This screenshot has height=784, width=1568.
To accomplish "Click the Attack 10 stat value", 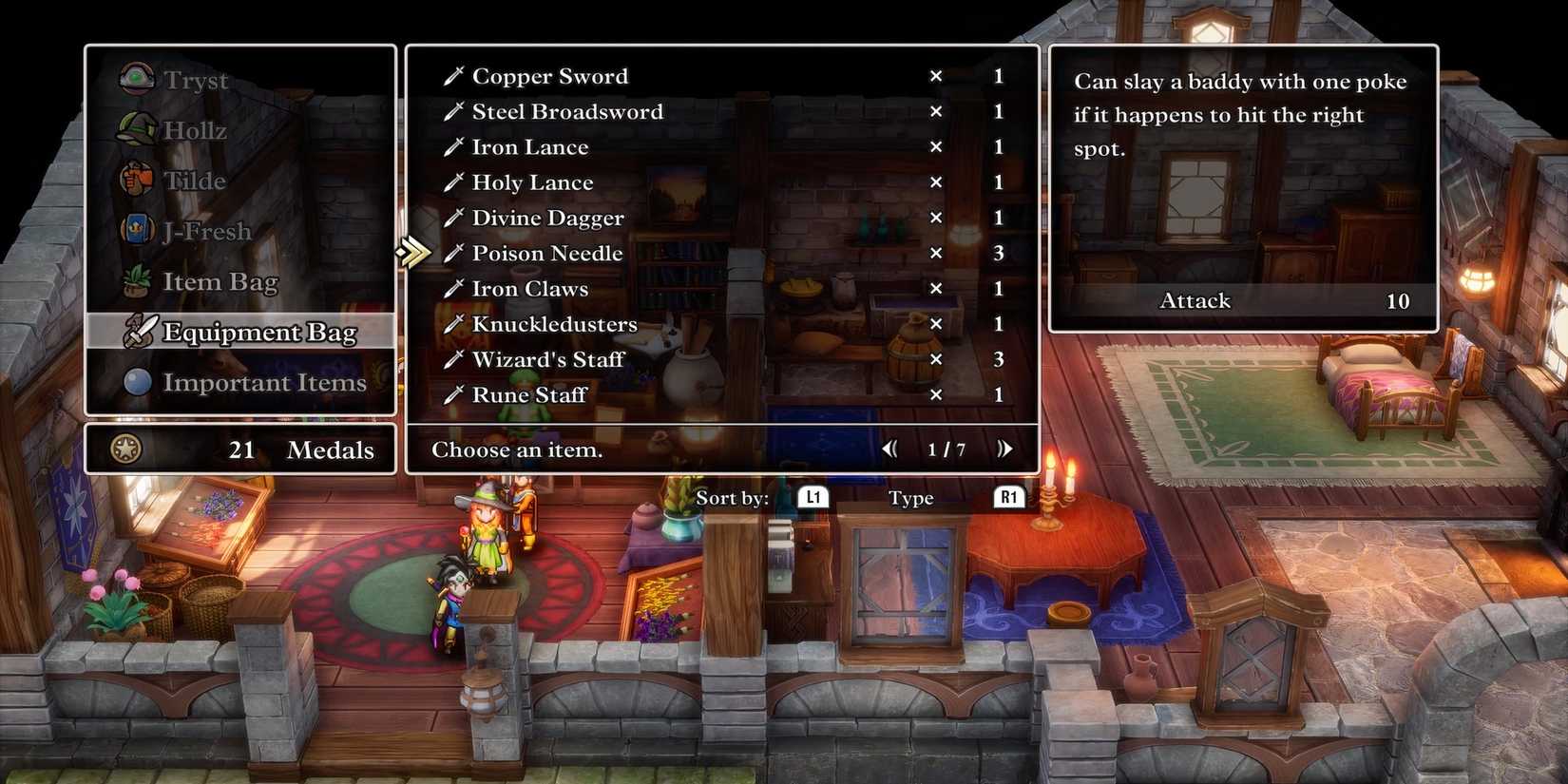I will click(1397, 300).
